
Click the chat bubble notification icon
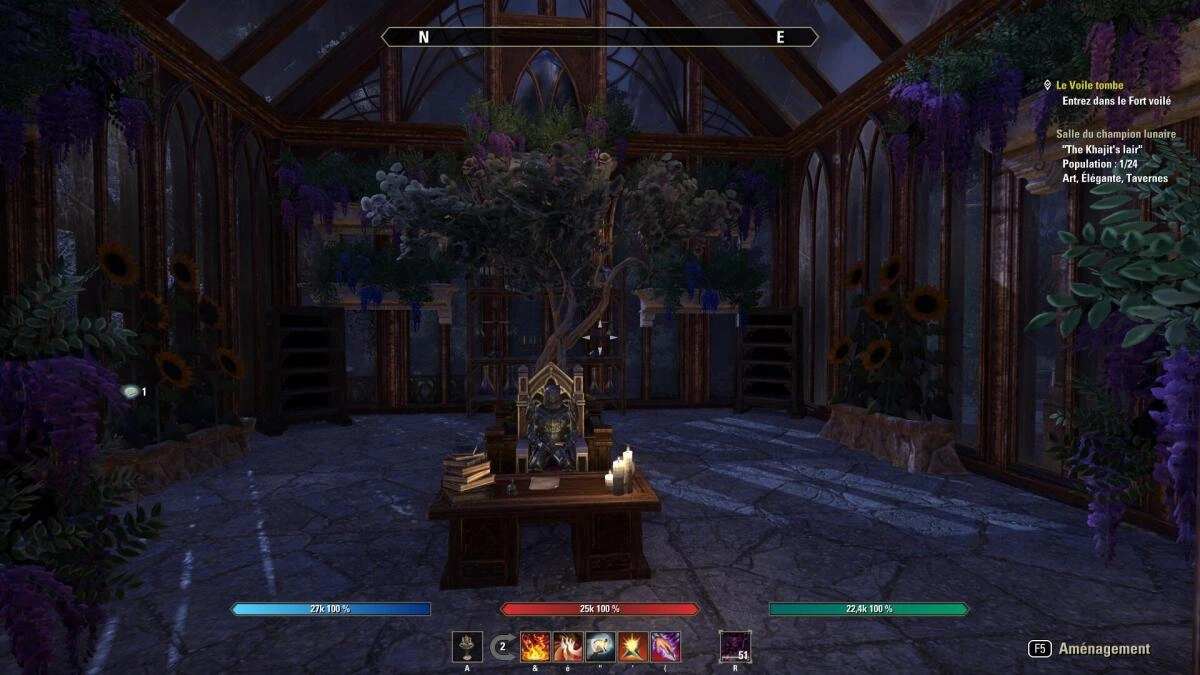click(x=129, y=392)
